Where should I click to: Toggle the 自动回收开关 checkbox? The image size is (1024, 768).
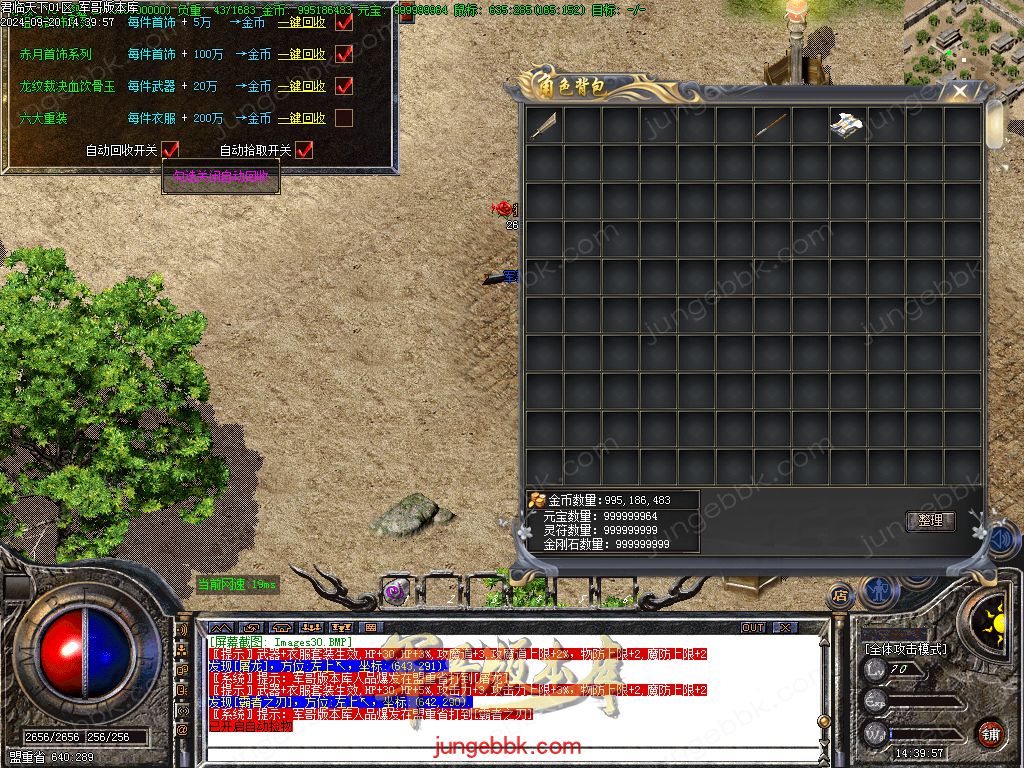point(170,150)
